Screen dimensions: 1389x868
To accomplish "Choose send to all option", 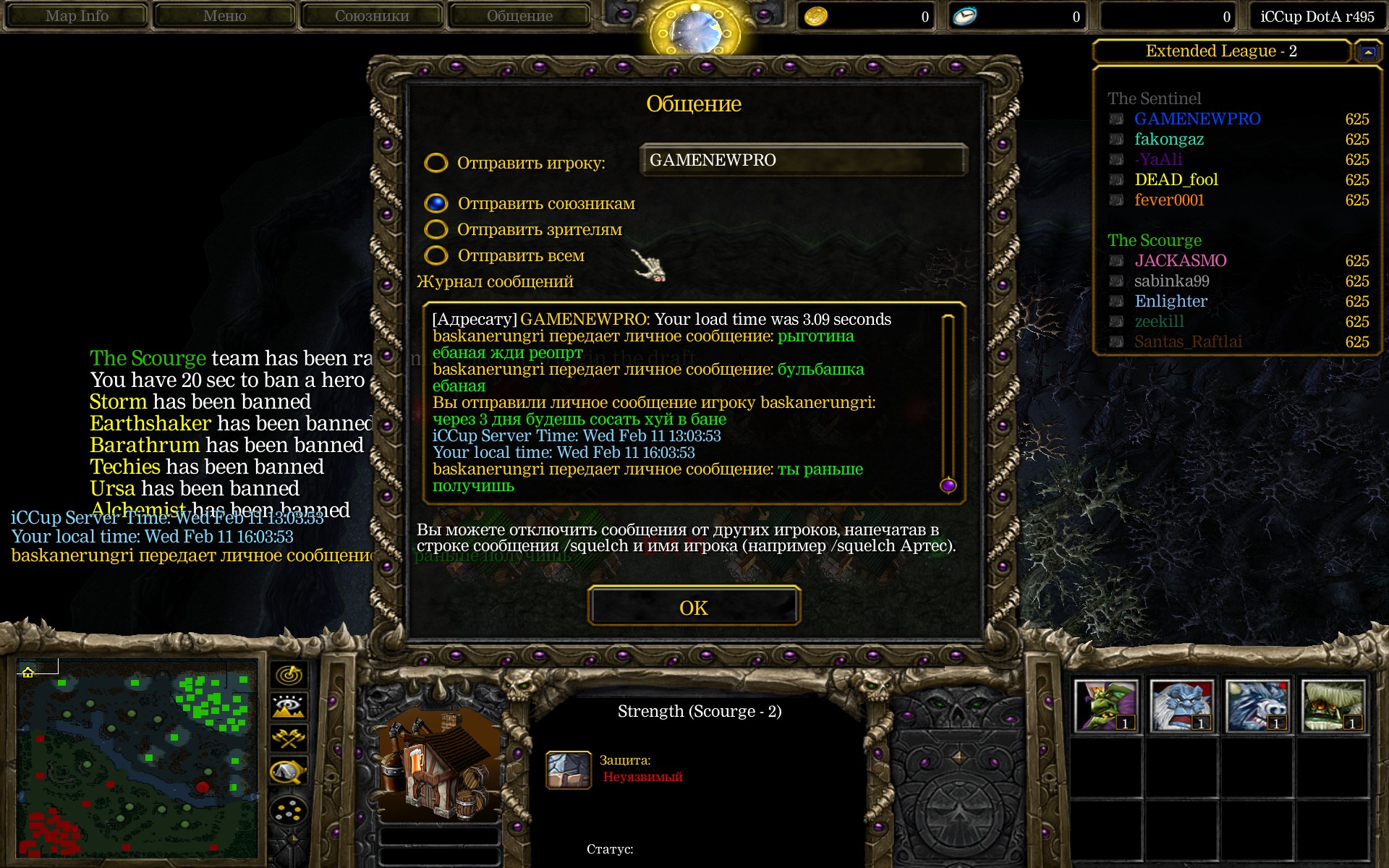I will click(x=436, y=255).
